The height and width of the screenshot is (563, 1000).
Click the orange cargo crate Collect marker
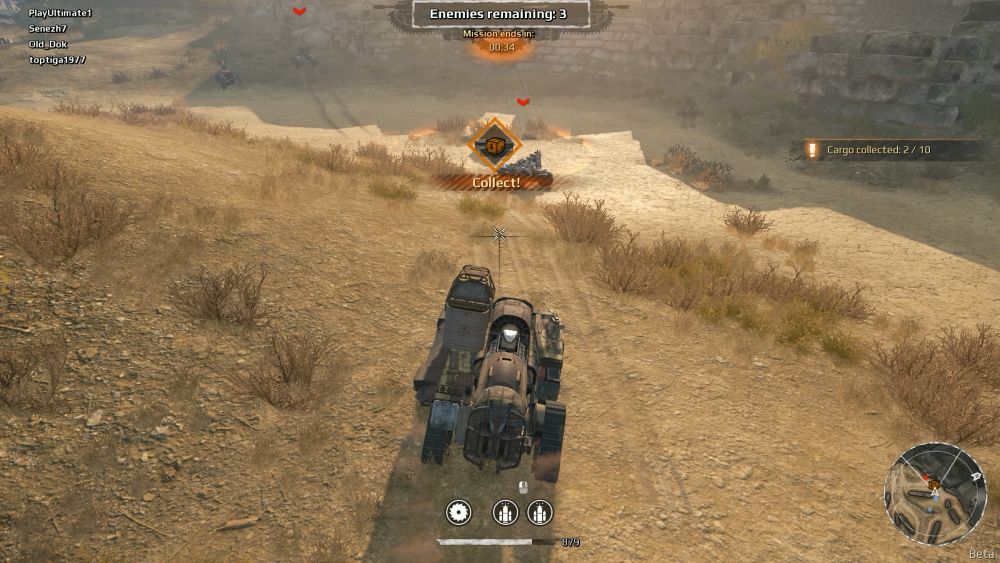point(494,146)
